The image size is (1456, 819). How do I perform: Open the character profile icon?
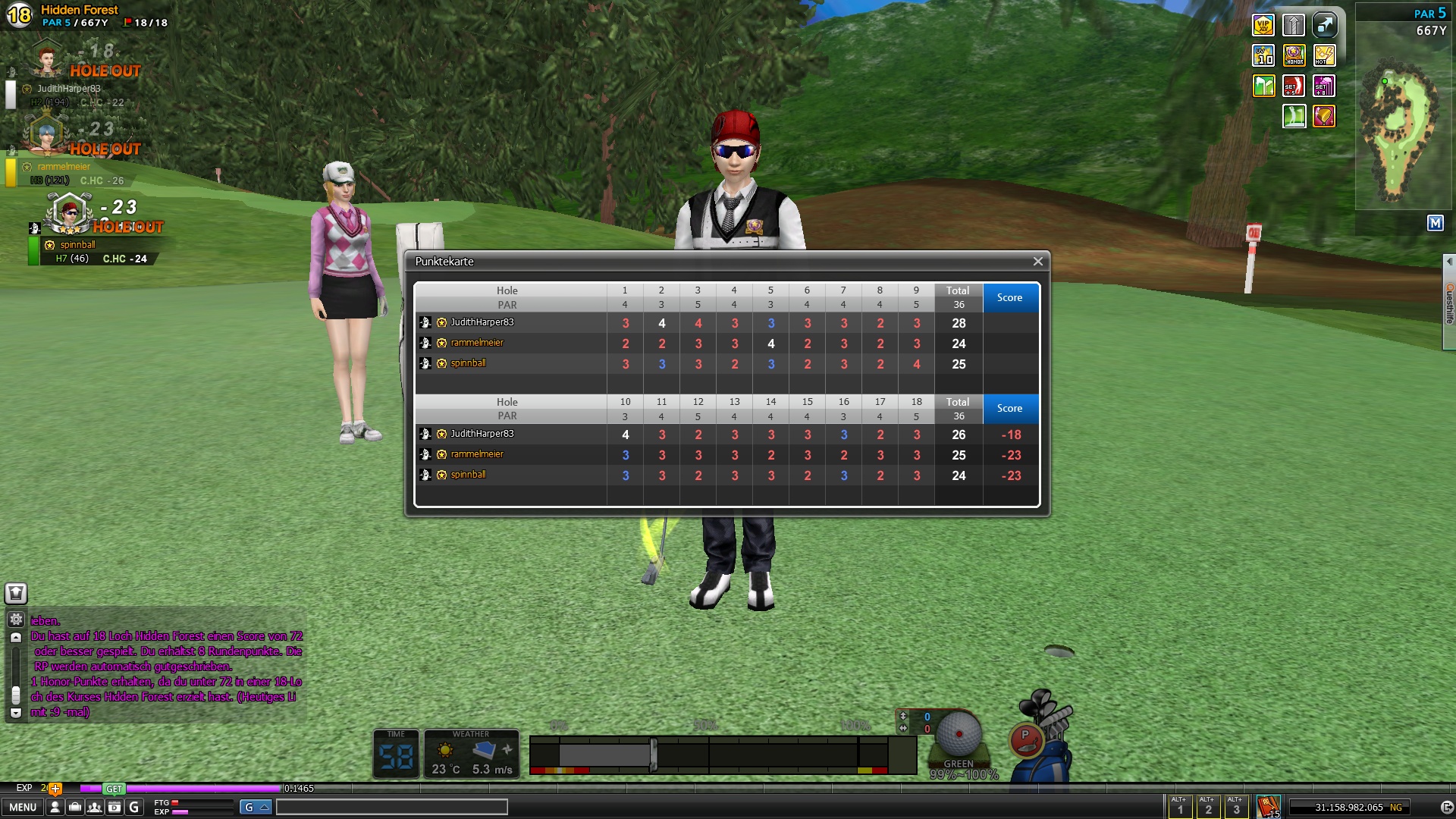(x=55, y=808)
